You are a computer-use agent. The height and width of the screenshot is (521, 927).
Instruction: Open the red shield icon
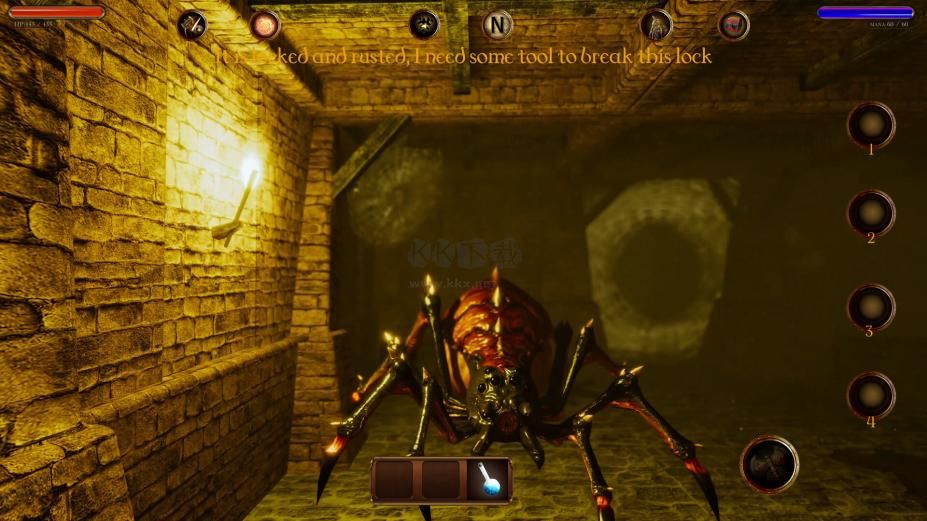pos(734,24)
